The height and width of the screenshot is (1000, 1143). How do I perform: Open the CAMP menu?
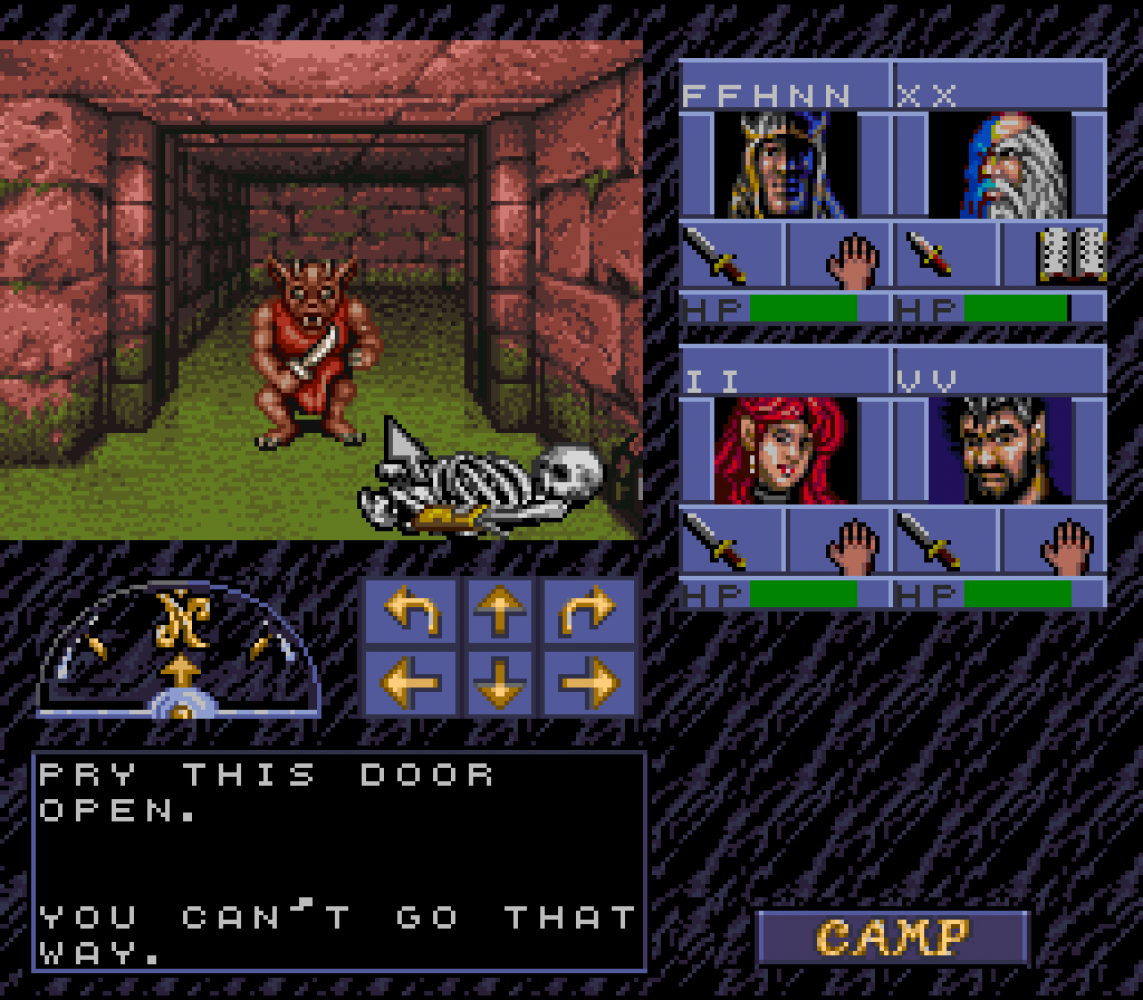pyautogui.click(x=892, y=937)
